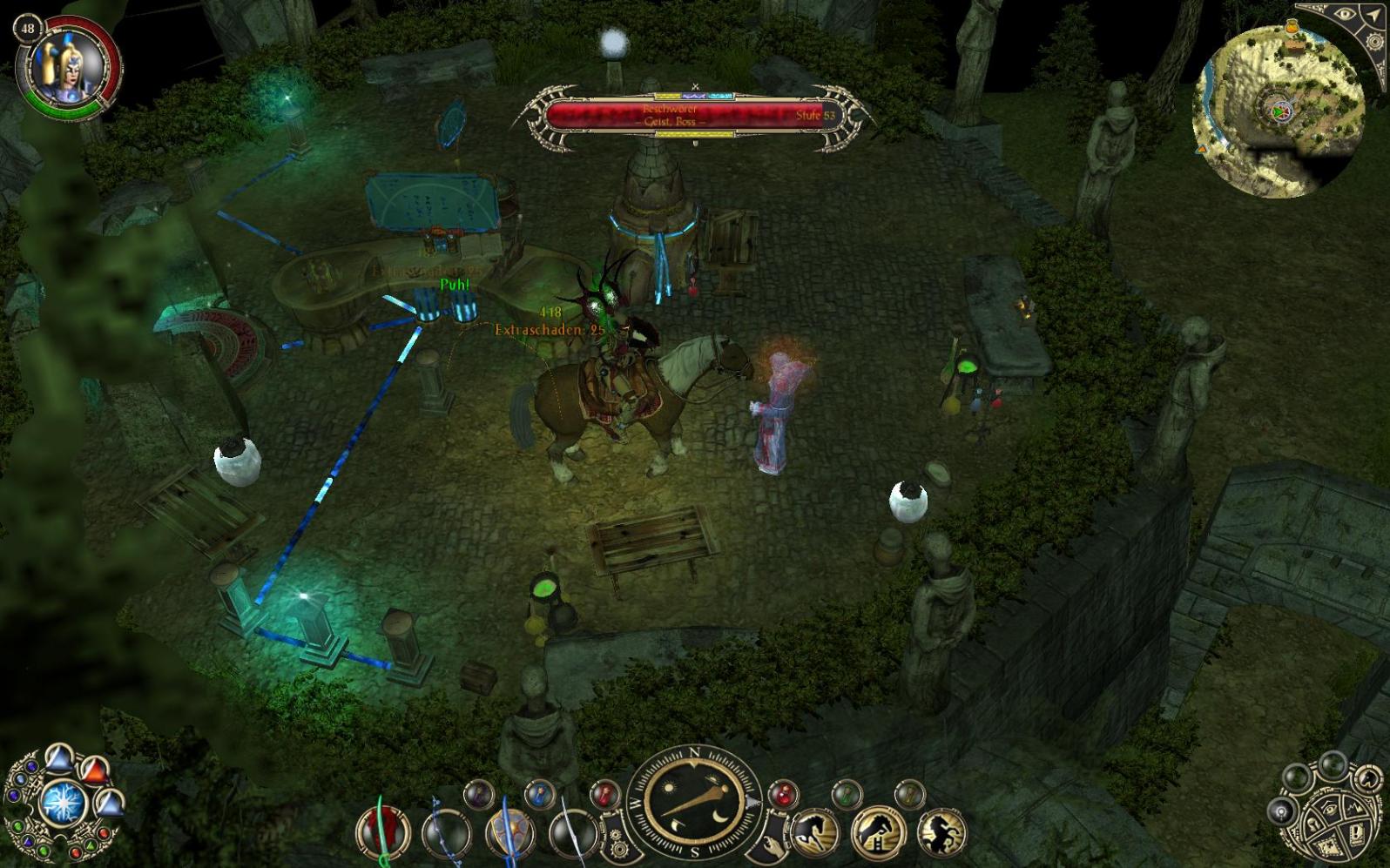Use the blue potion in the quick slot

pyautogui.click(x=541, y=794)
